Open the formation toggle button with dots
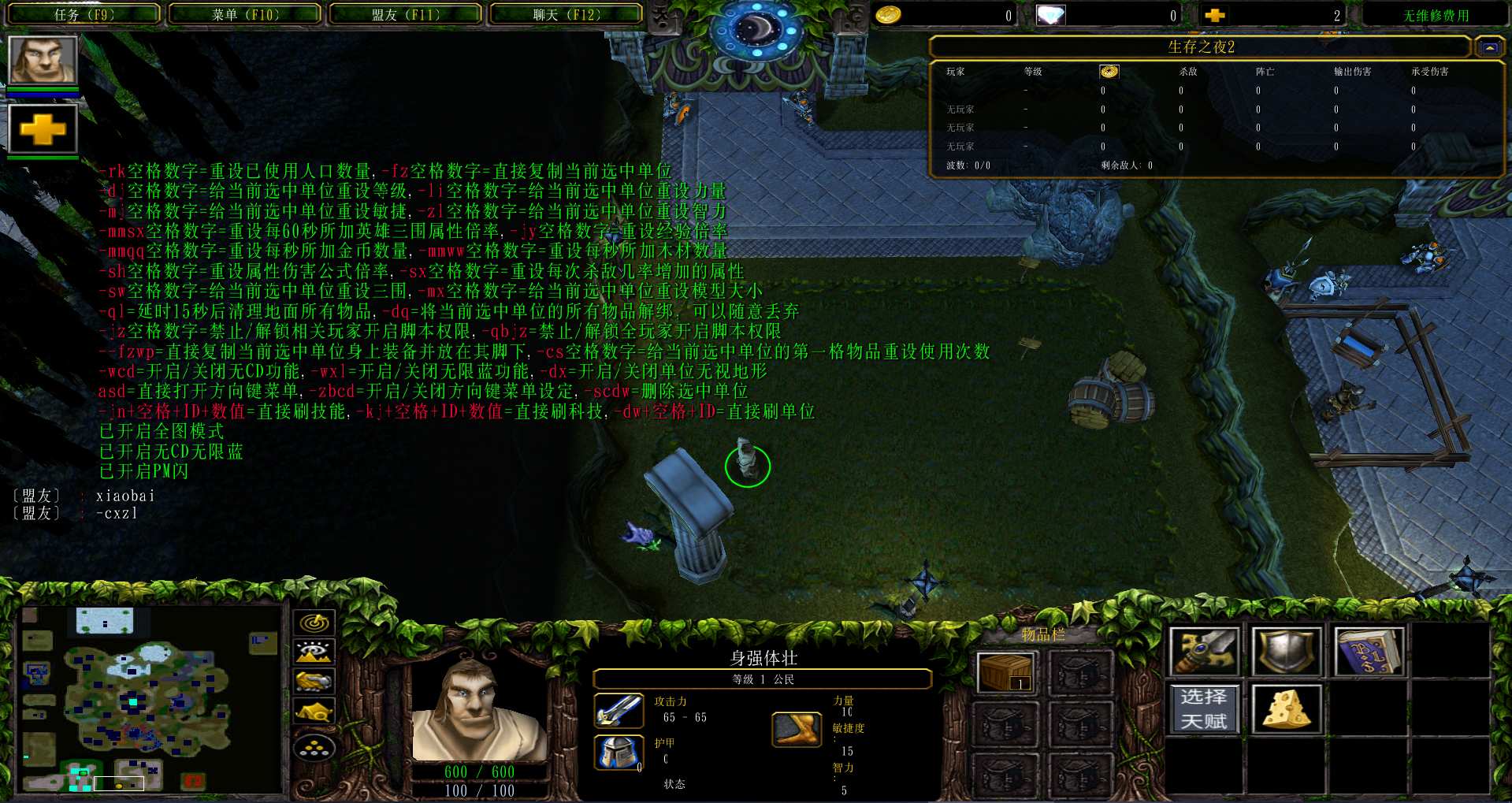 coord(314,747)
